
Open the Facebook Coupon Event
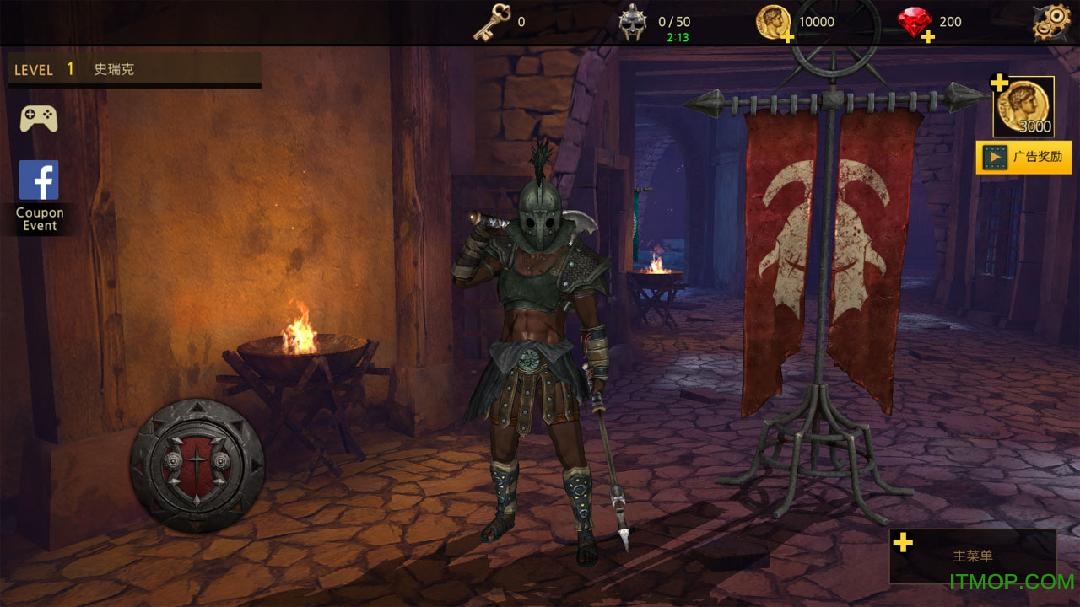pos(39,196)
